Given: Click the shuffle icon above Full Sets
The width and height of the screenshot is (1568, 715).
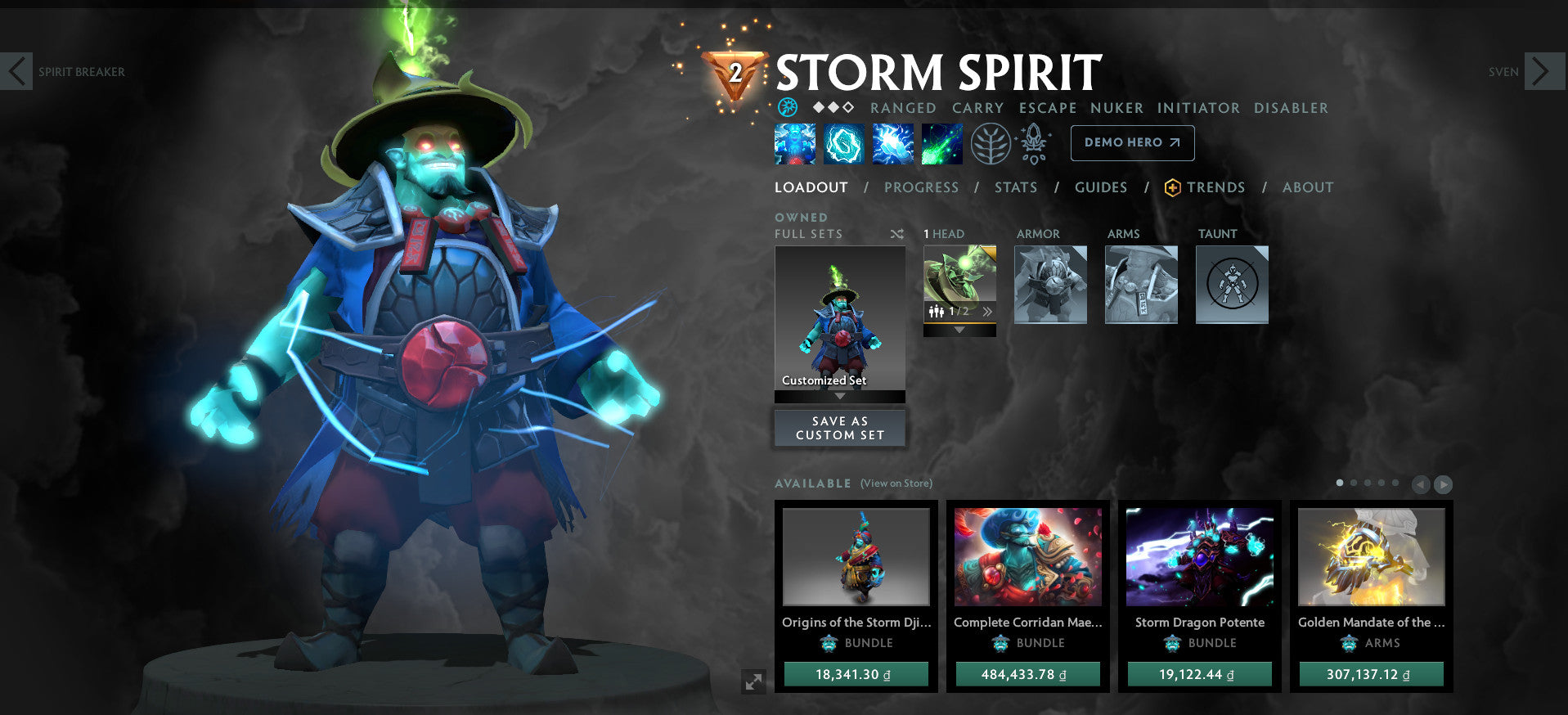Looking at the screenshot, I should pyautogui.click(x=897, y=233).
